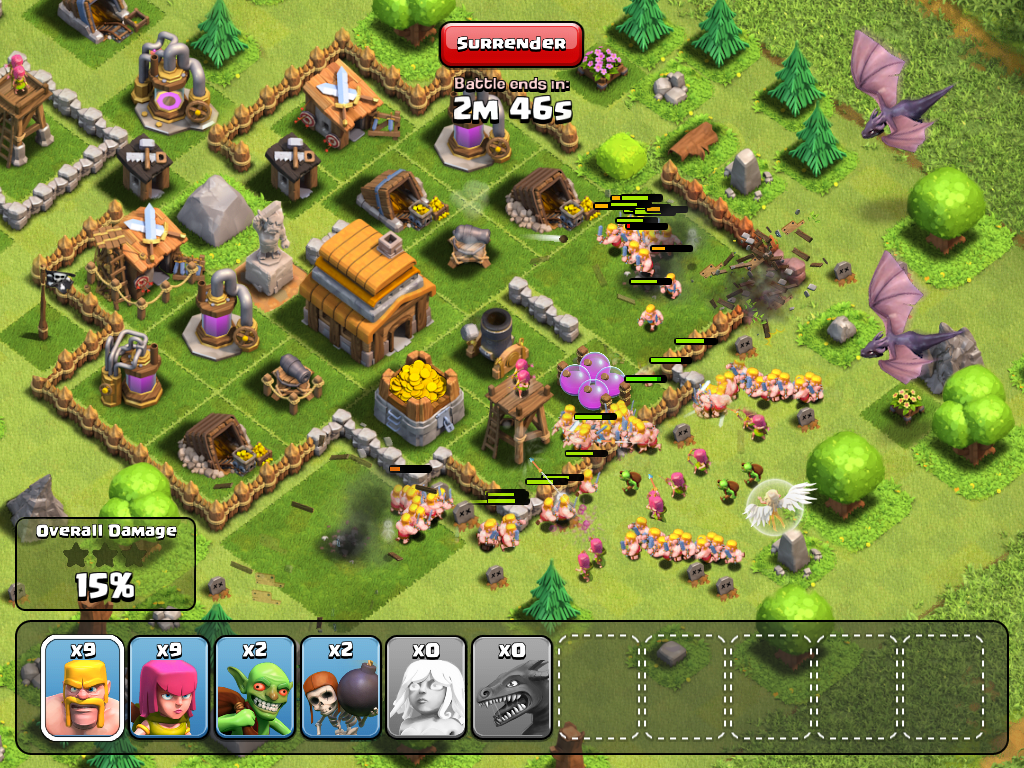
Task: Select the depleted Healer troop slot
Action: click(x=427, y=687)
